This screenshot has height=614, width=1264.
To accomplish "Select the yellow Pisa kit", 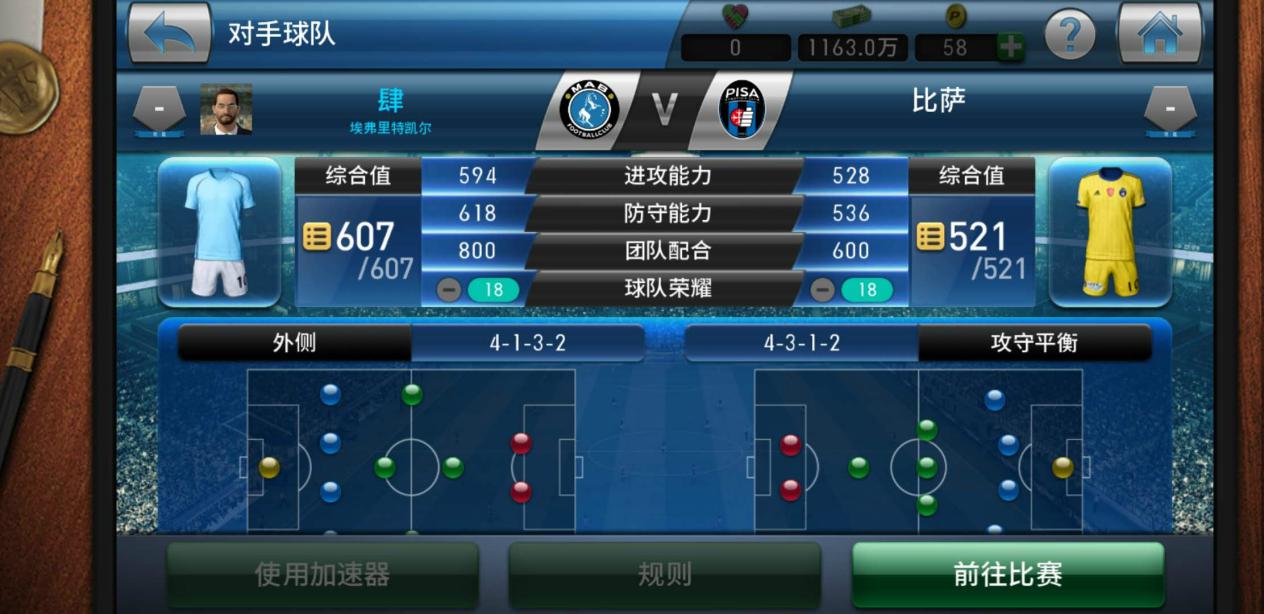I will (1109, 232).
